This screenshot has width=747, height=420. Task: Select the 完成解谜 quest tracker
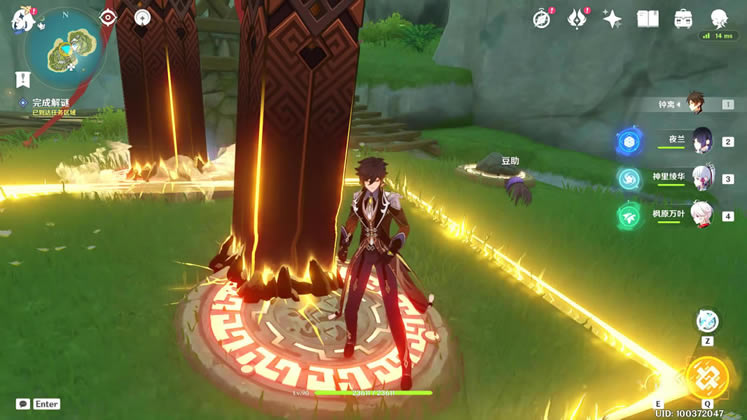click(x=50, y=102)
